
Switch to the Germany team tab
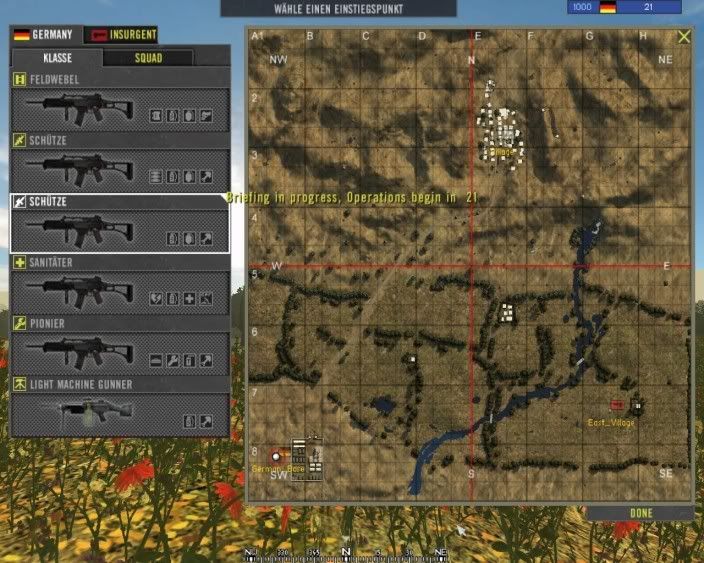pos(44,34)
